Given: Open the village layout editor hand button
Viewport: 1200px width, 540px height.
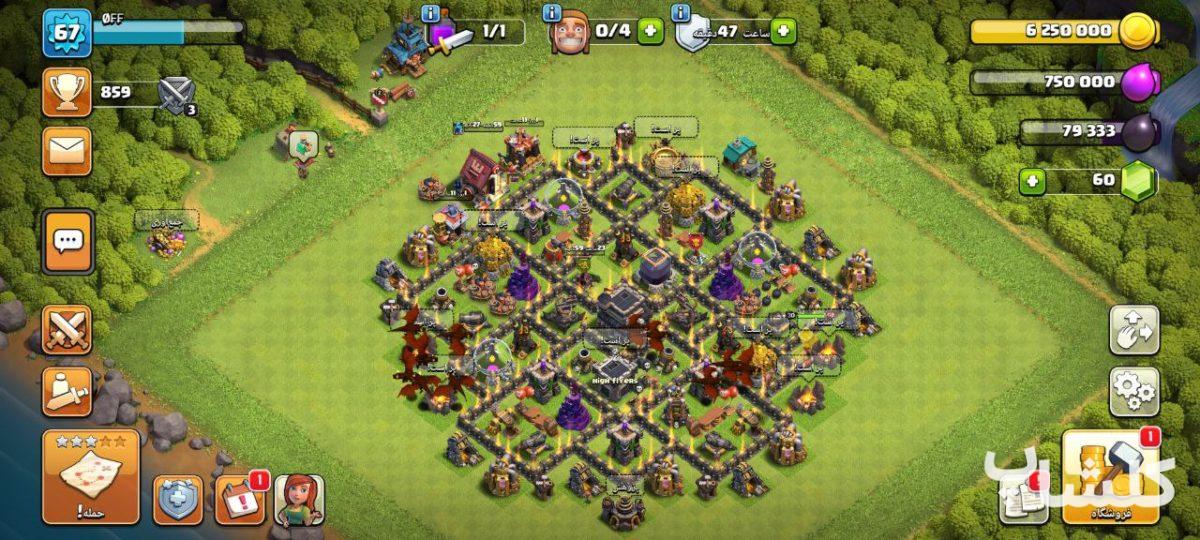Looking at the screenshot, I should (1134, 331).
